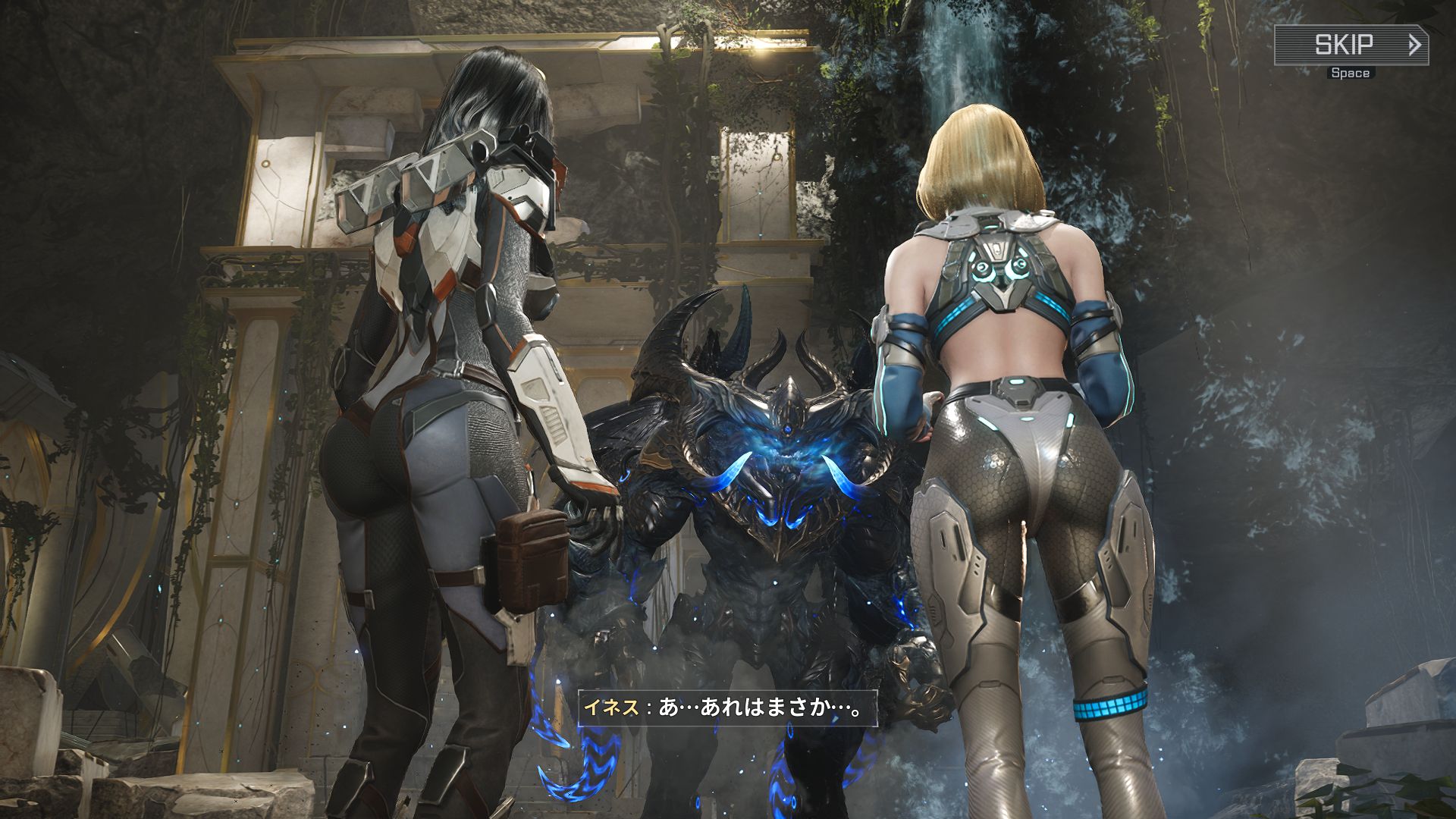The image size is (1456, 819).
Task: Skip the cutscene with the SKIP button
Action: [1351, 45]
